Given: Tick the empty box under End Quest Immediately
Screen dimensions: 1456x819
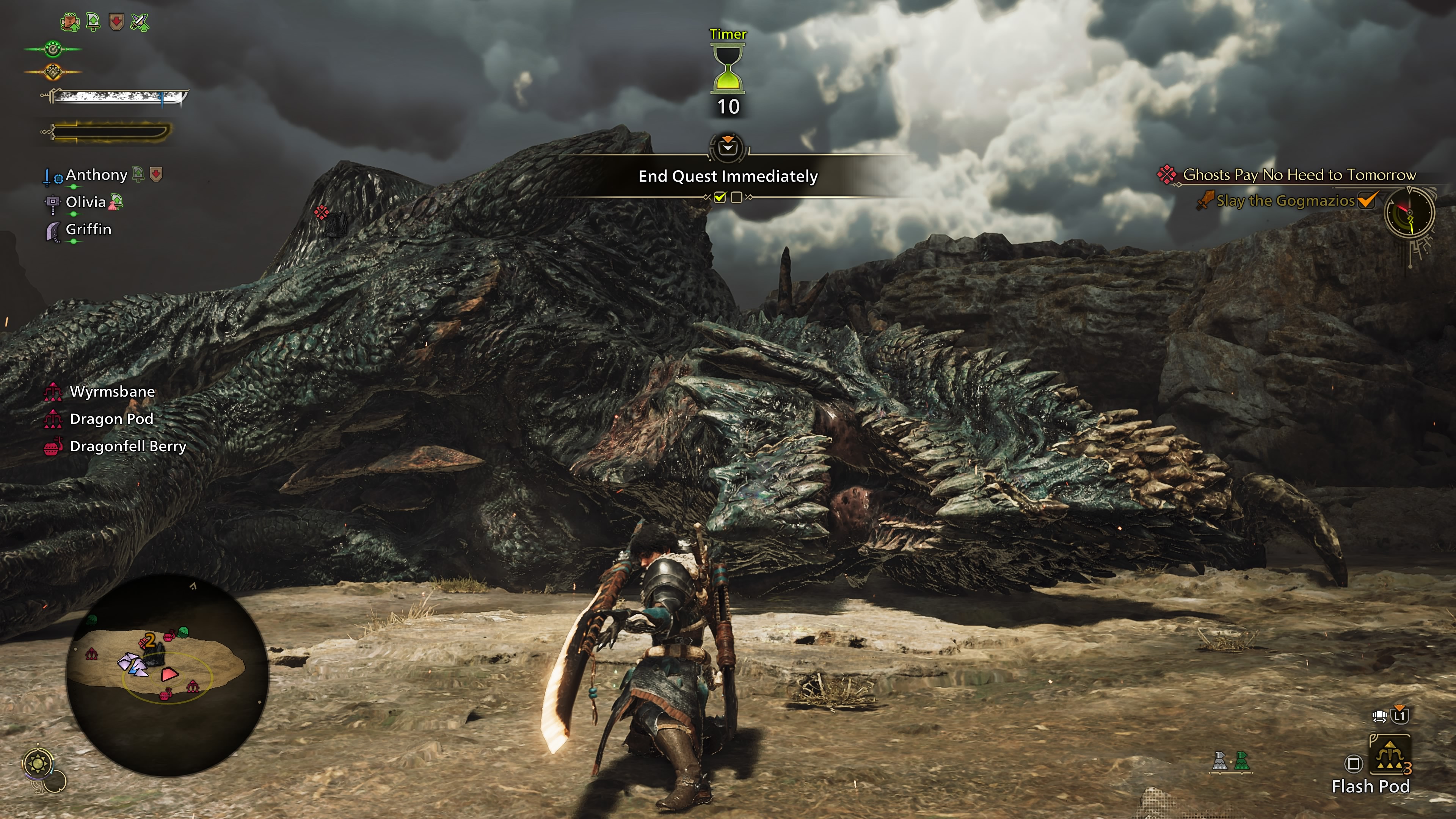Looking at the screenshot, I should [736, 197].
